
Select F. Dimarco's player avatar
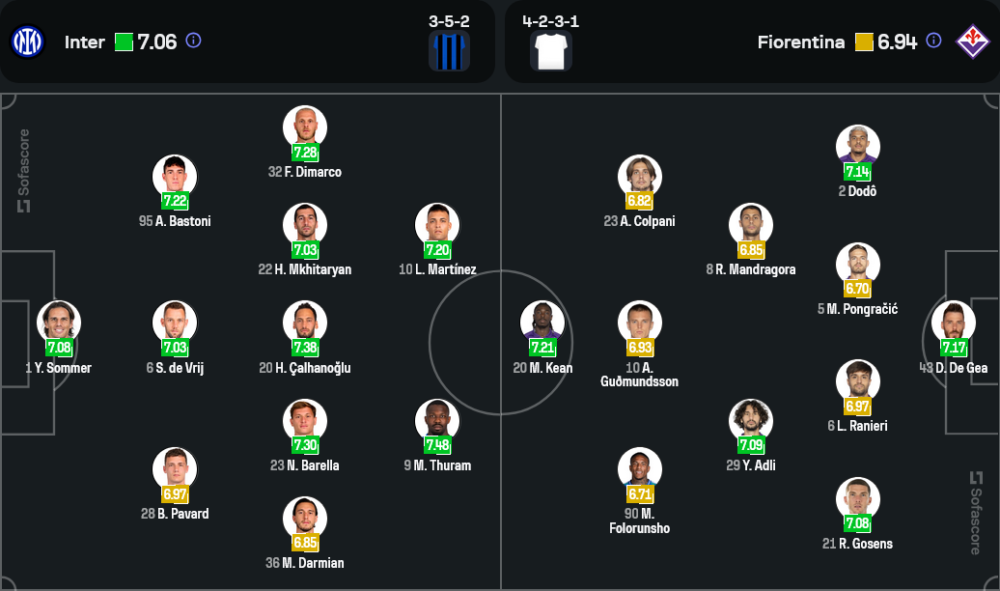tap(305, 129)
